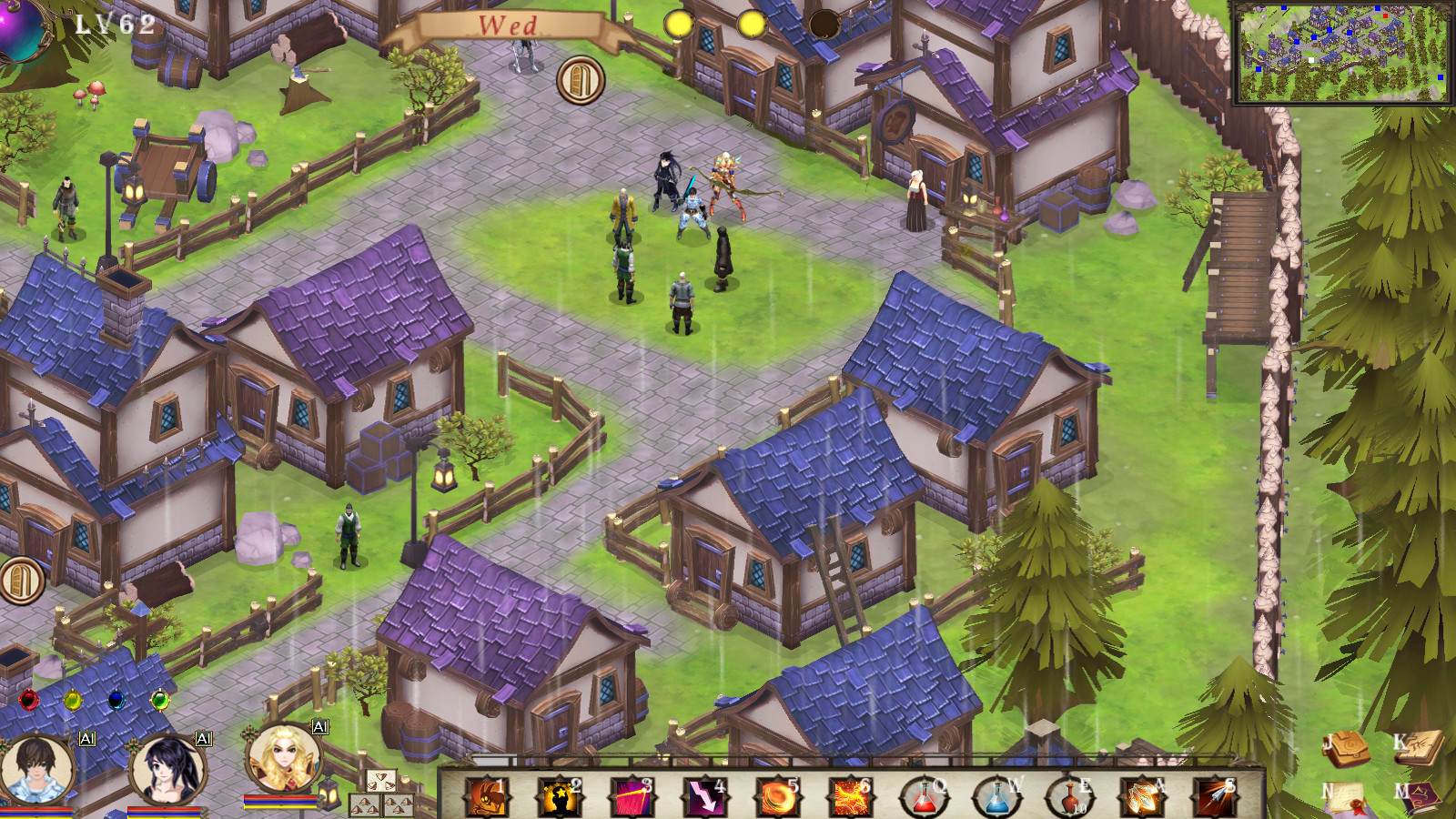
Task: Cast the purple downward arrow skill
Action: coord(704,796)
